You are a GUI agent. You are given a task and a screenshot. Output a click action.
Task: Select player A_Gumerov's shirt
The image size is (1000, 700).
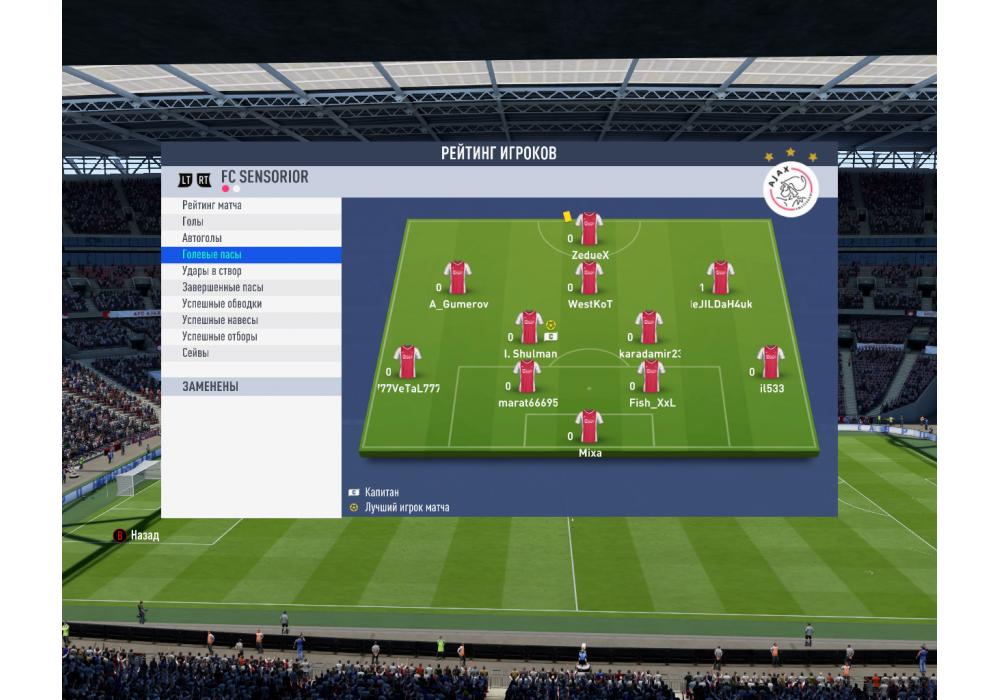(458, 279)
